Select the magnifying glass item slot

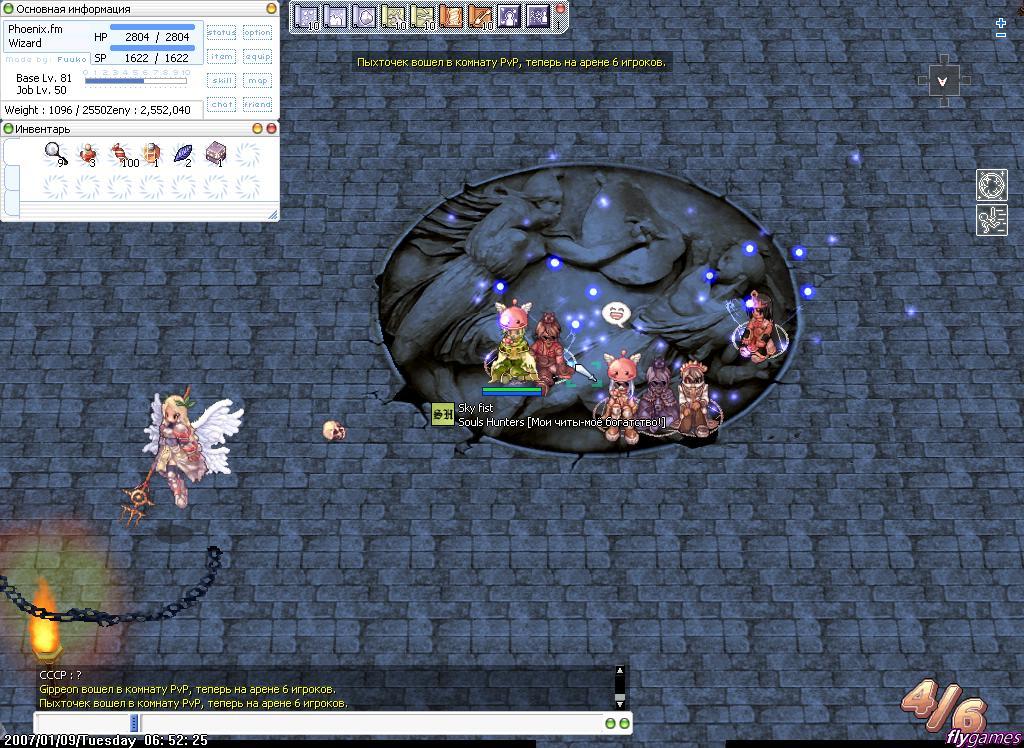(x=55, y=153)
